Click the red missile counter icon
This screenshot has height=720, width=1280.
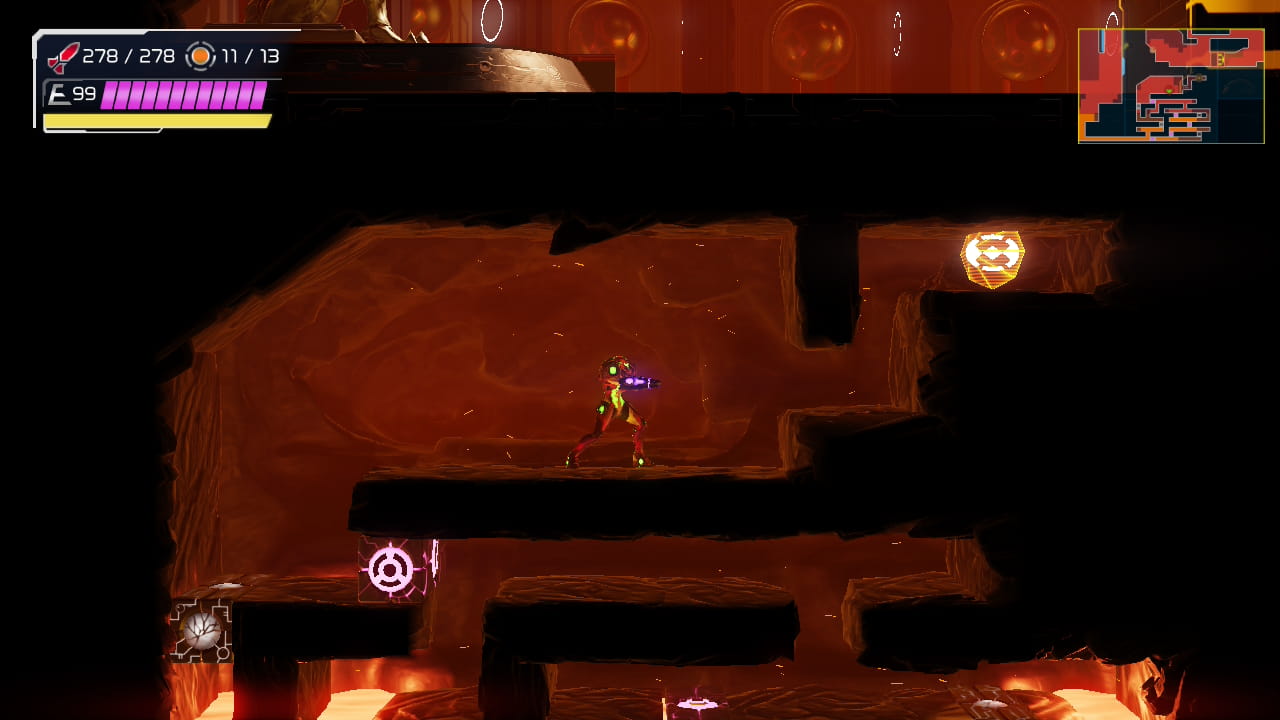tap(62, 57)
